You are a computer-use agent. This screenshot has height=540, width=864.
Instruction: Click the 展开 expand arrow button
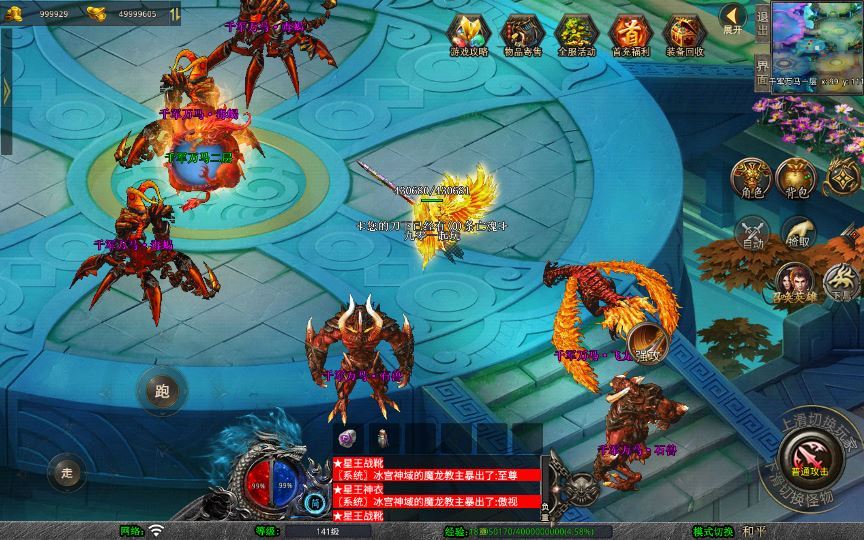pos(733,19)
